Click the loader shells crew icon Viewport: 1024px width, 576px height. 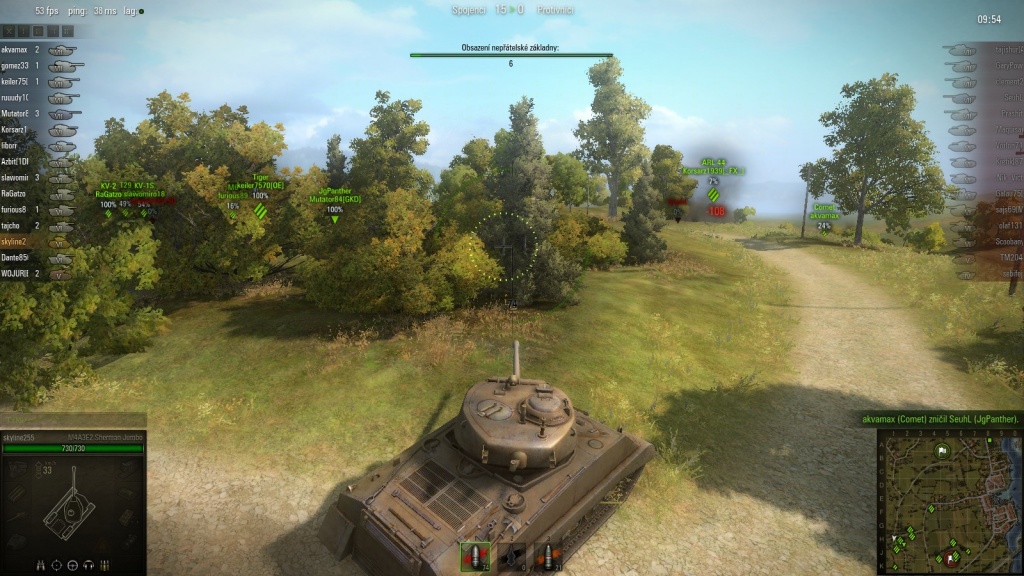105,565
